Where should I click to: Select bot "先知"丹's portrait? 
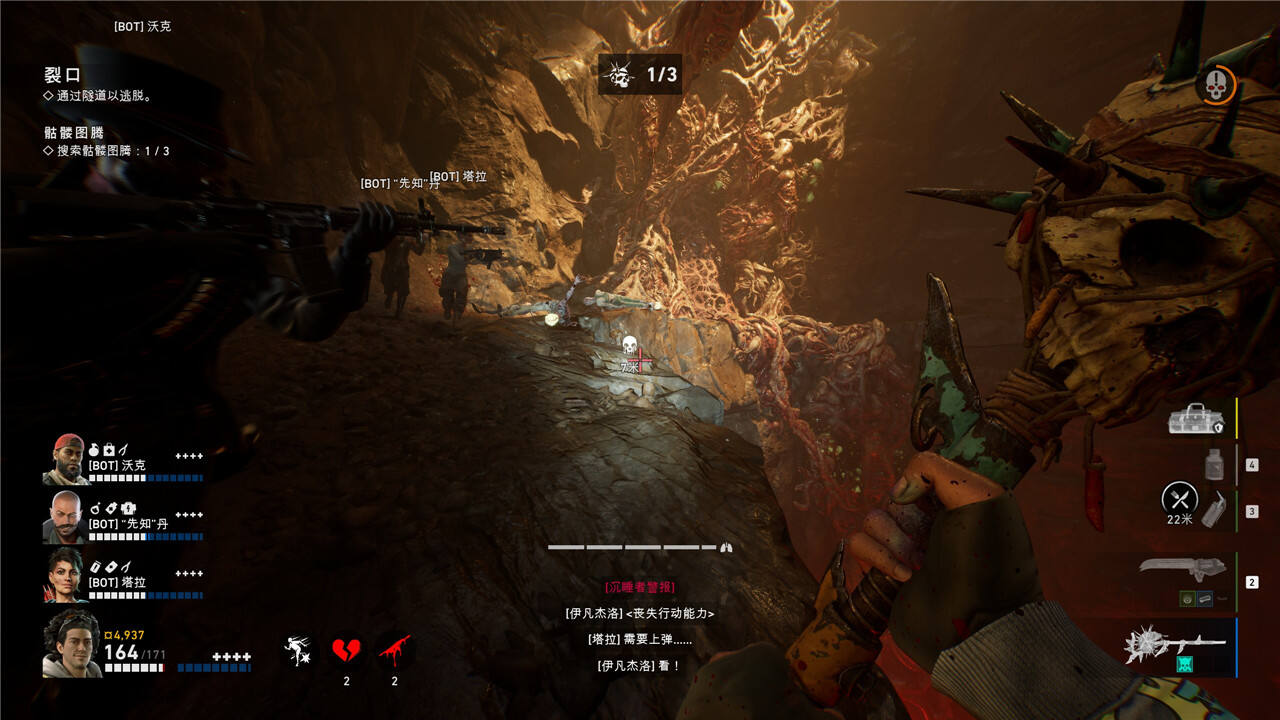[65, 517]
